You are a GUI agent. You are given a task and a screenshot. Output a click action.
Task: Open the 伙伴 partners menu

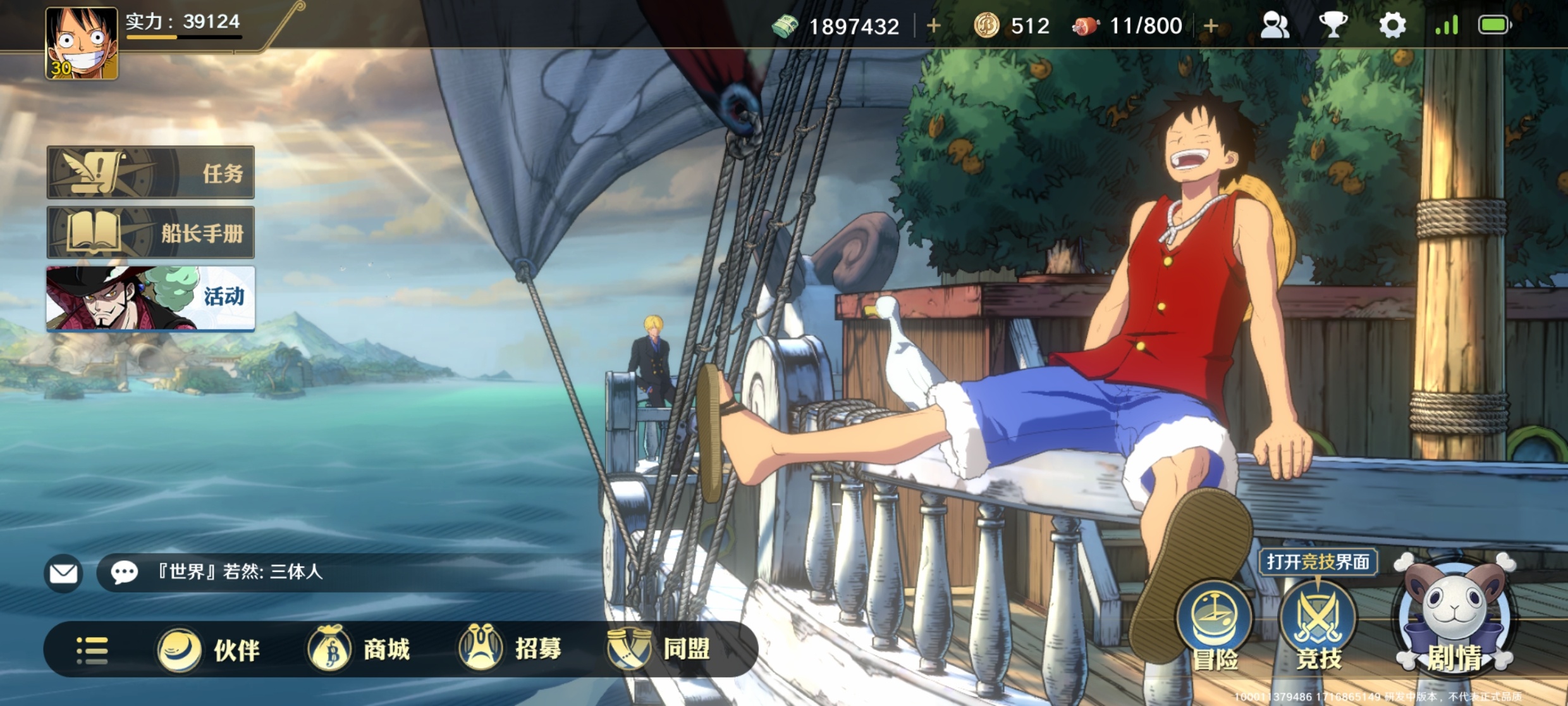click(x=209, y=650)
